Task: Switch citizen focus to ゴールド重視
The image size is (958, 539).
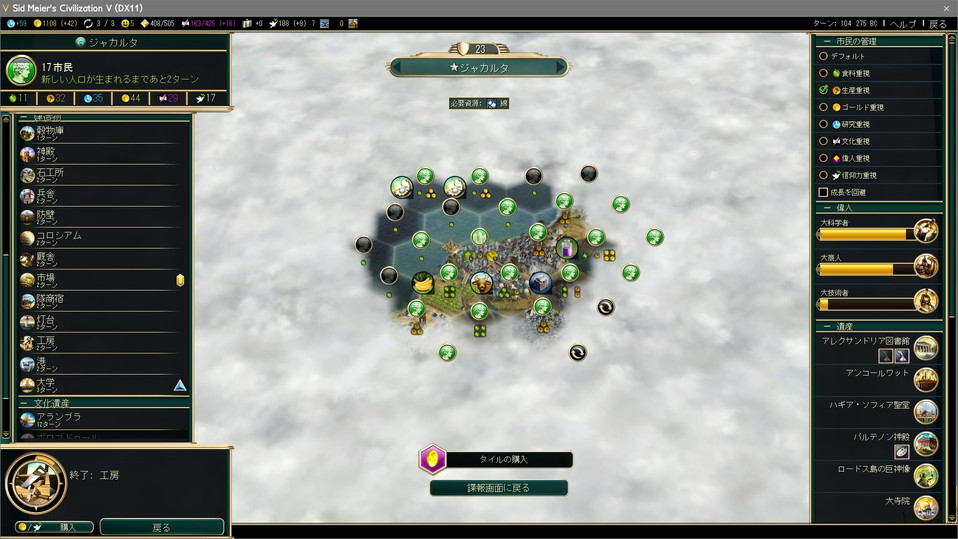Action: tap(824, 107)
